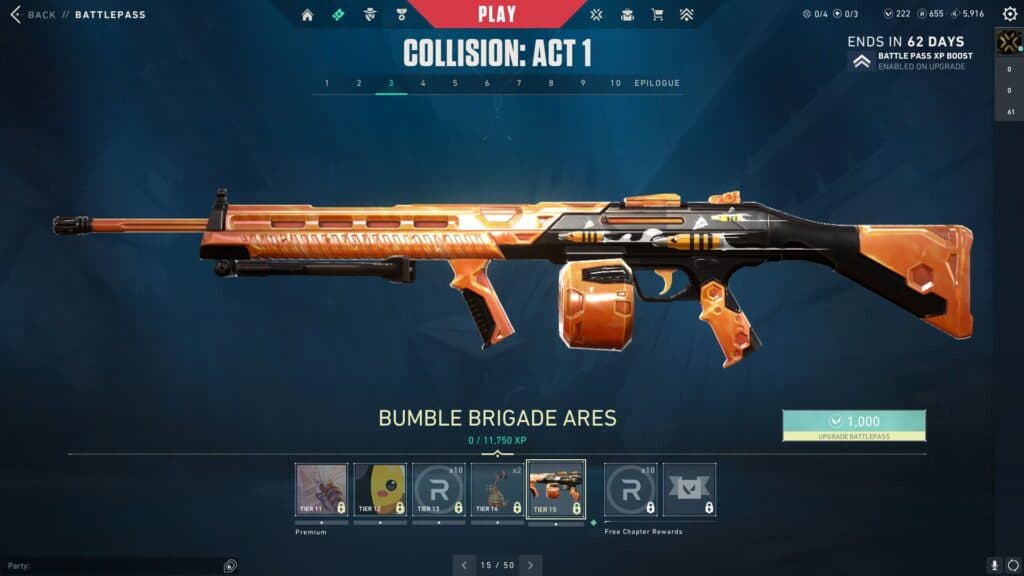Open the home screen icon
Screen dimensions: 1024x576
[307, 15]
